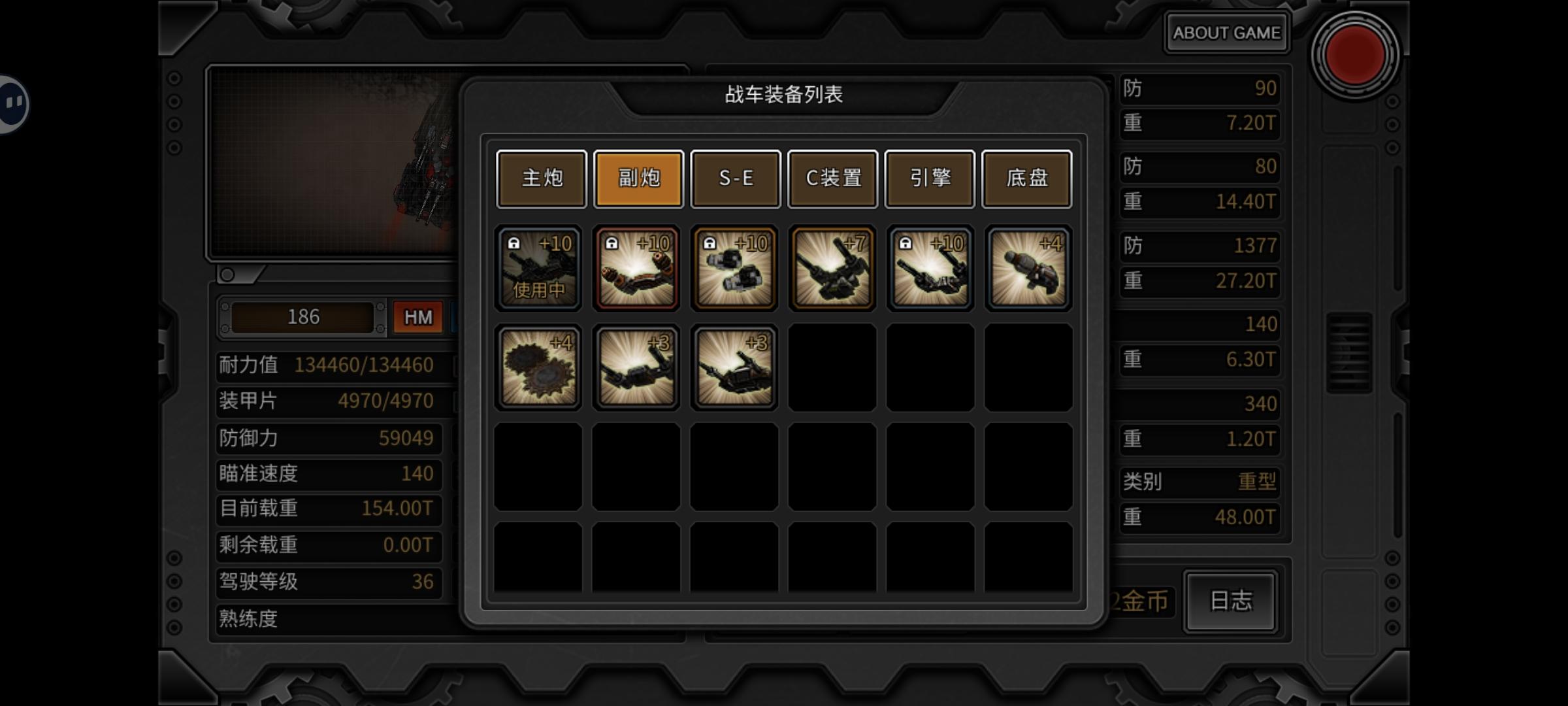Expand the 底盘 equipment category
Screen dimensions: 1568x706
[1026, 178]
